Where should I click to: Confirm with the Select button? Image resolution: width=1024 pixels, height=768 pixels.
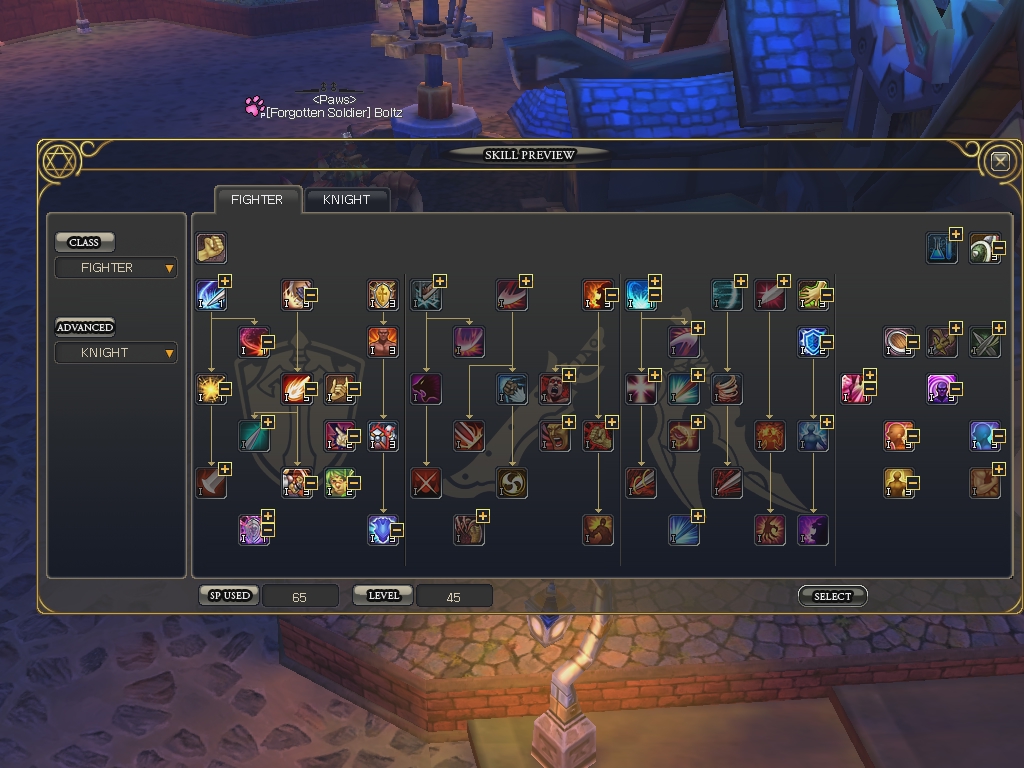tap(832, 596)
